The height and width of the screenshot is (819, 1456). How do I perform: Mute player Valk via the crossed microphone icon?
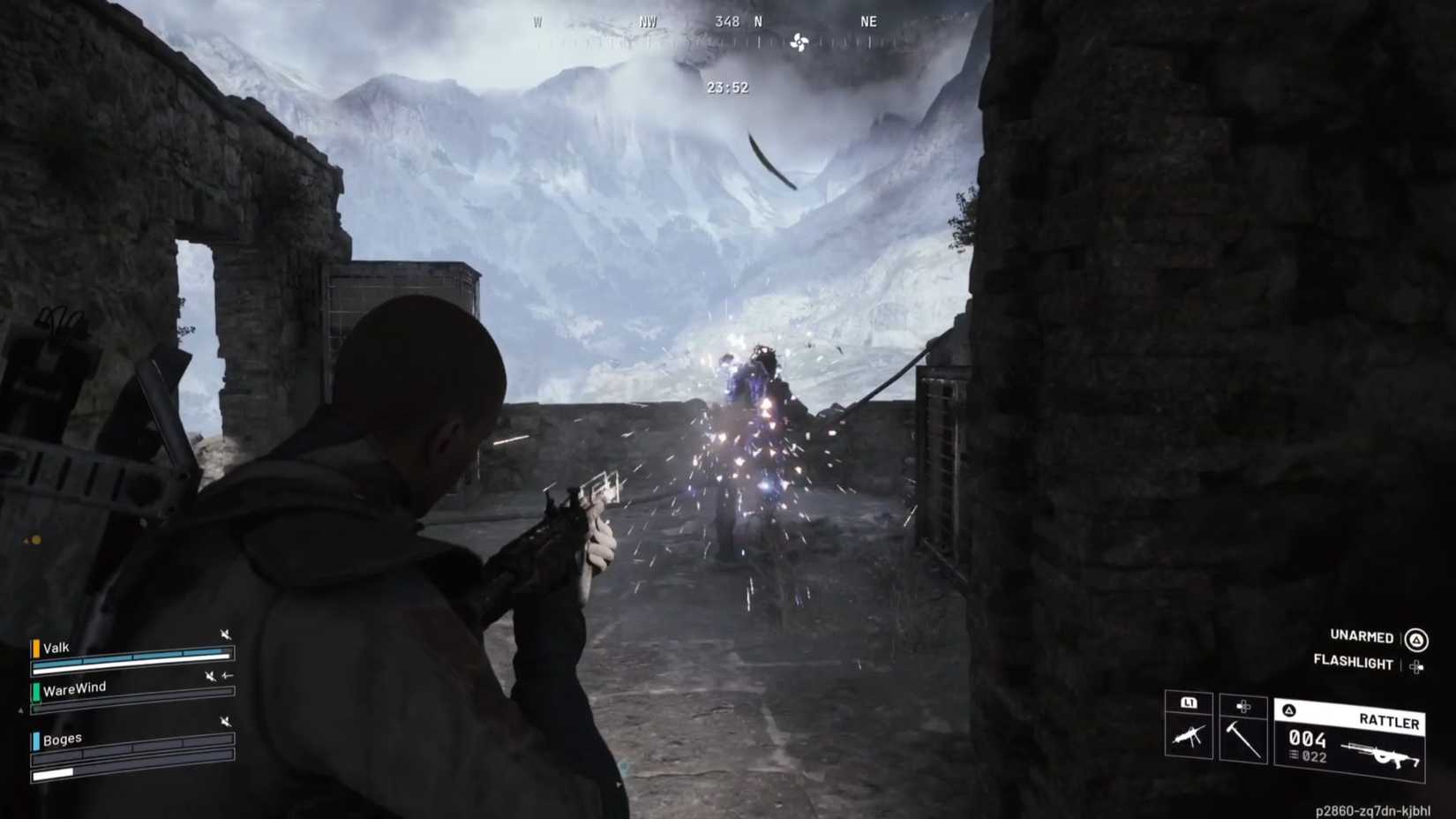(226, 635)
